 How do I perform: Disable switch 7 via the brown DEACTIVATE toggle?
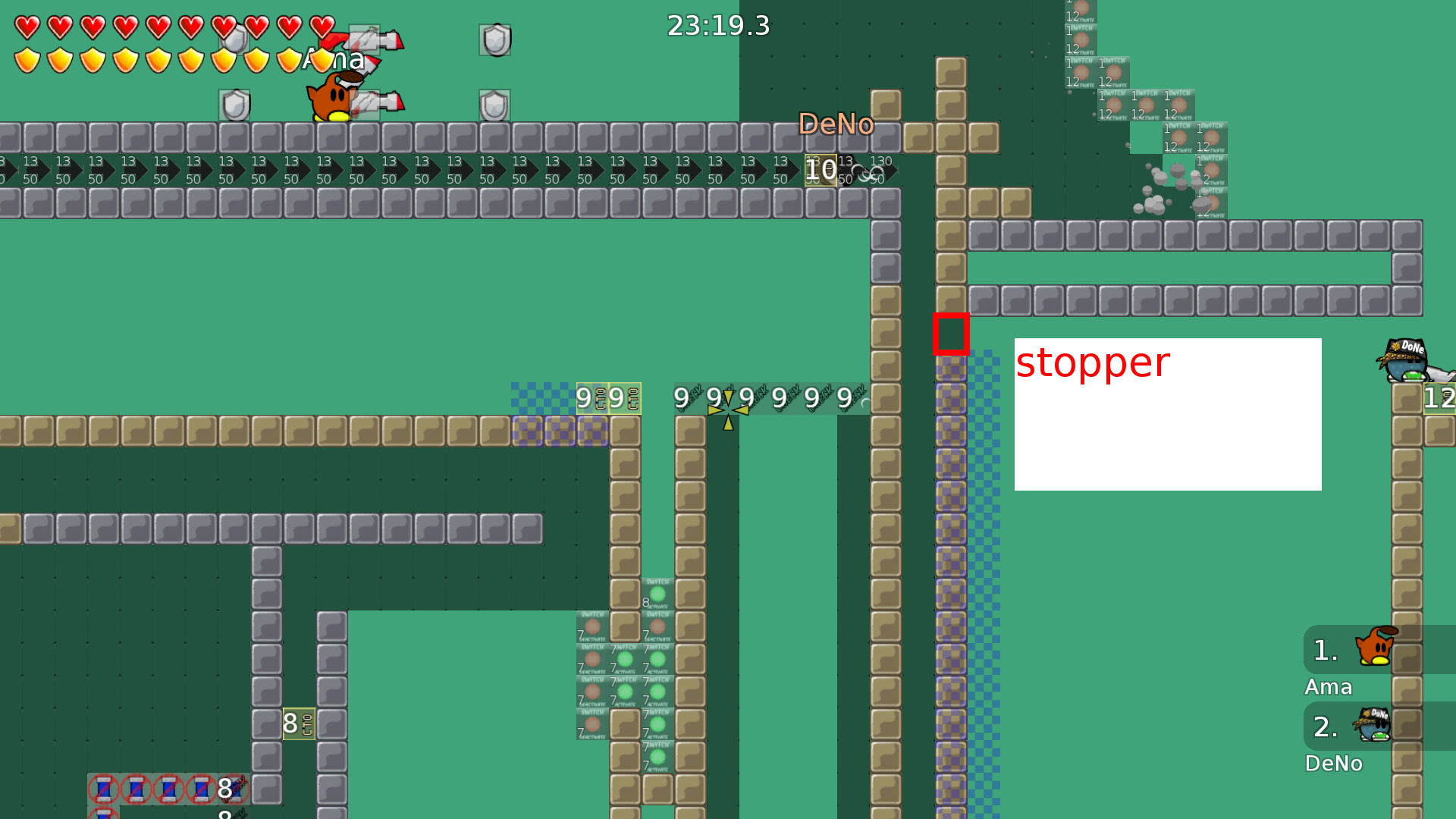(594, 626)
